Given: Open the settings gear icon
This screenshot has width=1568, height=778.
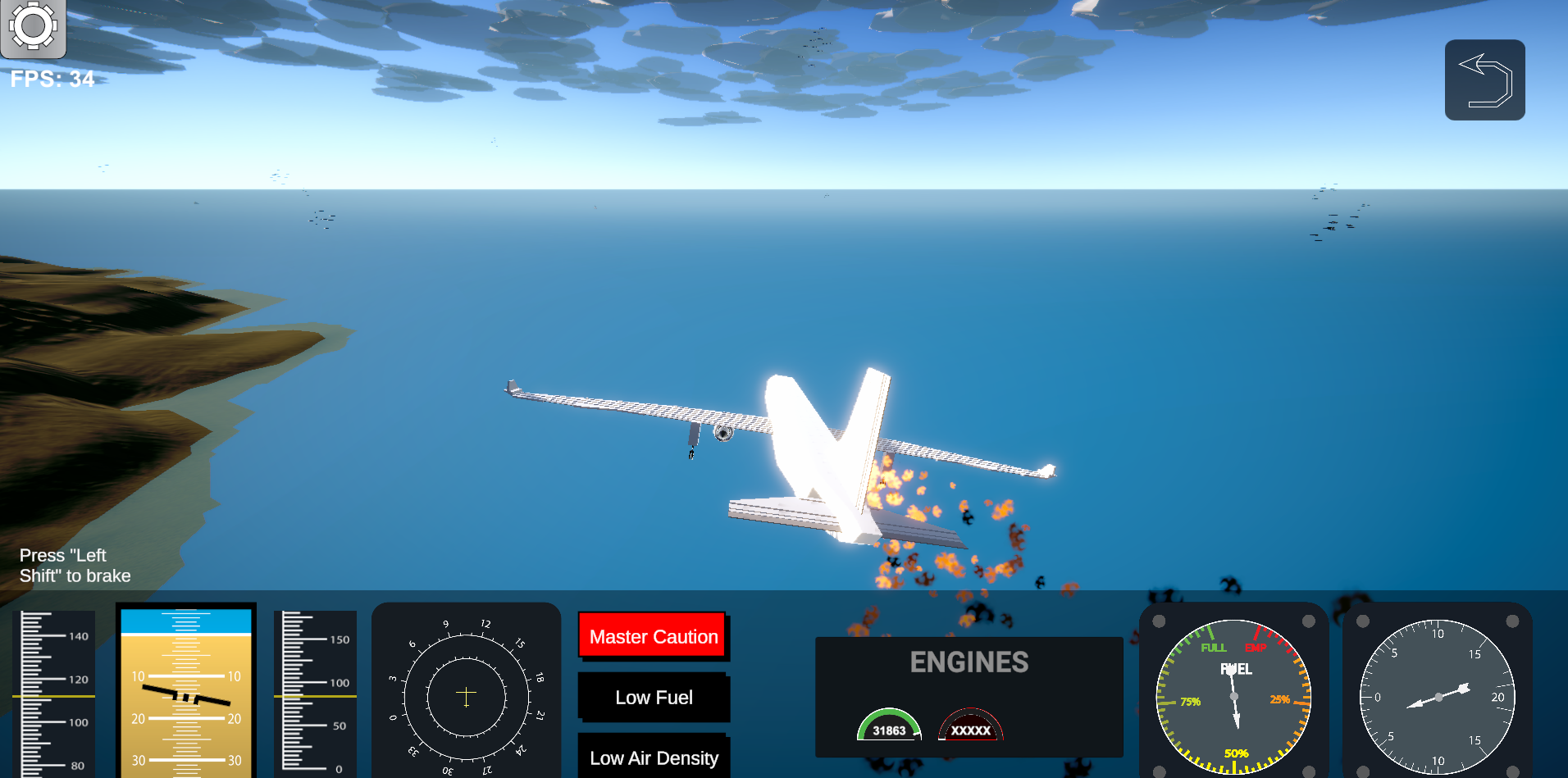Looking at the screenshot, I should coord(34,27).
